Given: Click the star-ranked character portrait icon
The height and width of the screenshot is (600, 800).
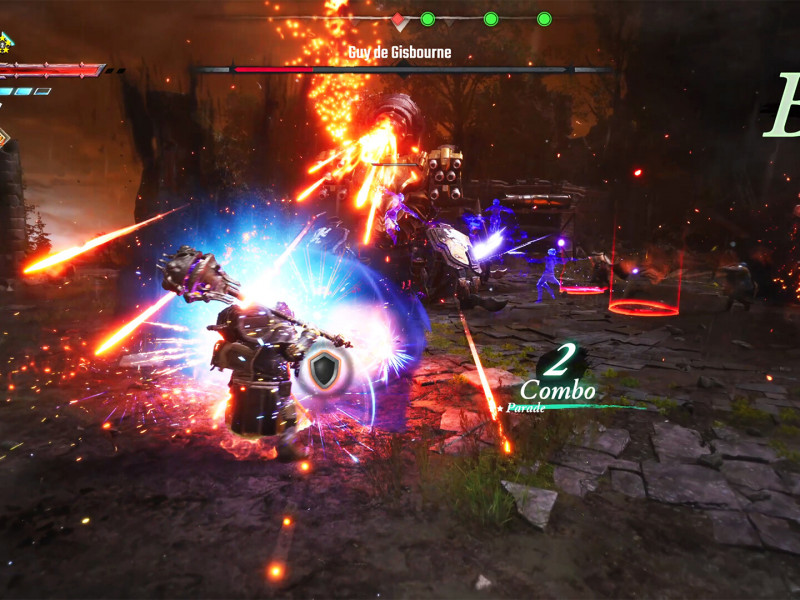Looking at the screenshot, I should pyautogui.click(x=4, y=43).
